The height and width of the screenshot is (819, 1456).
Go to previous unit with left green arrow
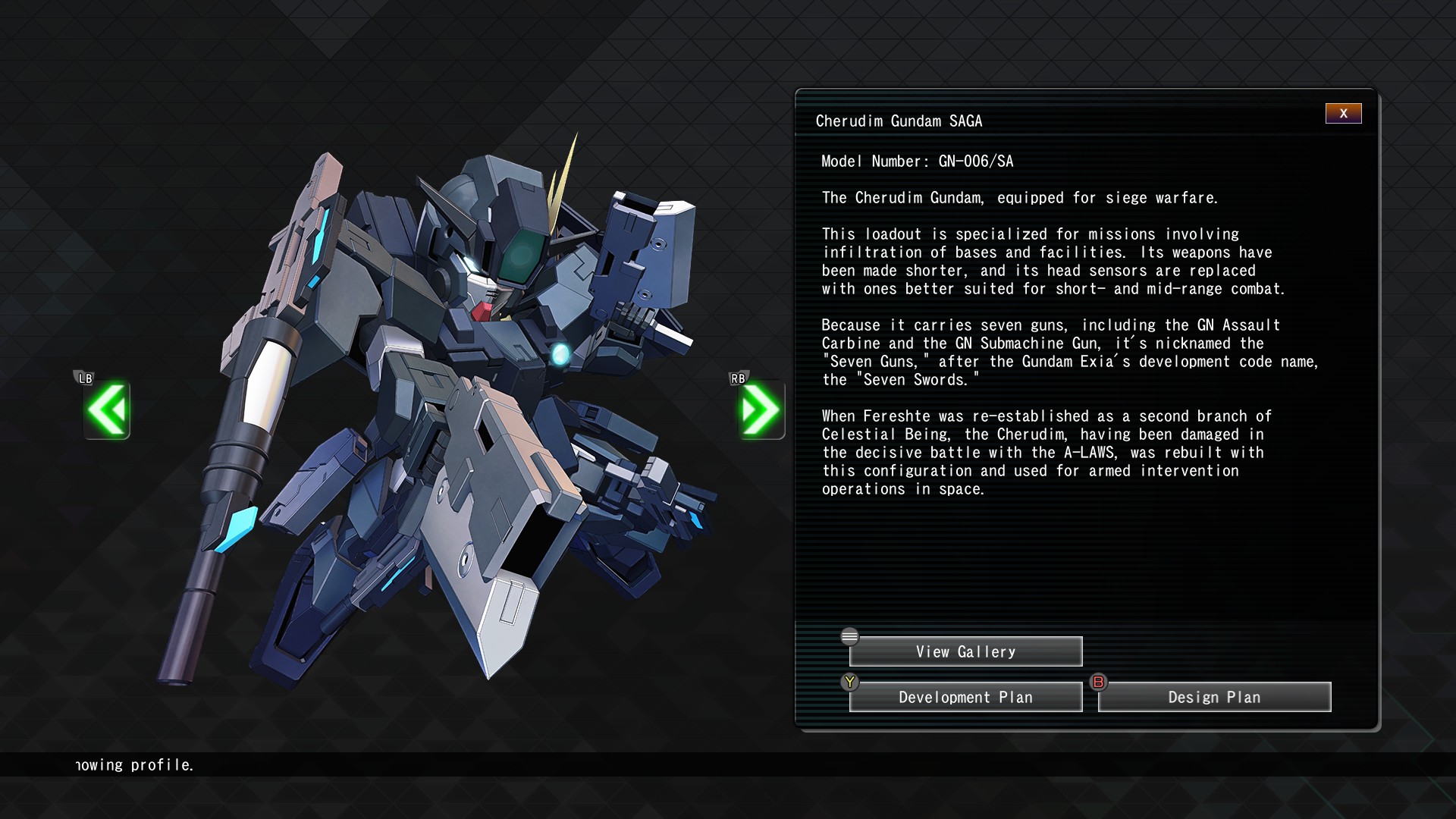pyautogui.click(x=107, y=410)
